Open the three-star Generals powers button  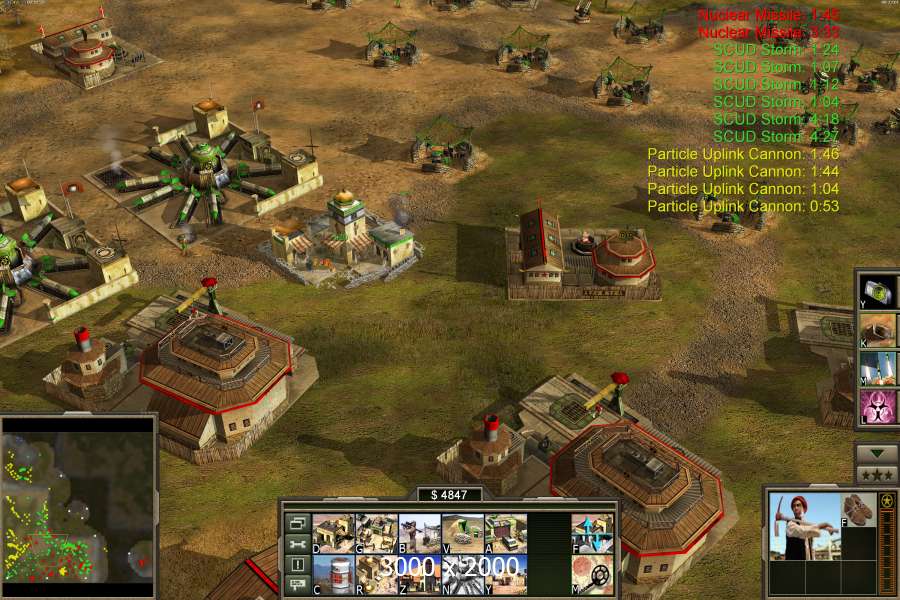click(x=876, y=474)
